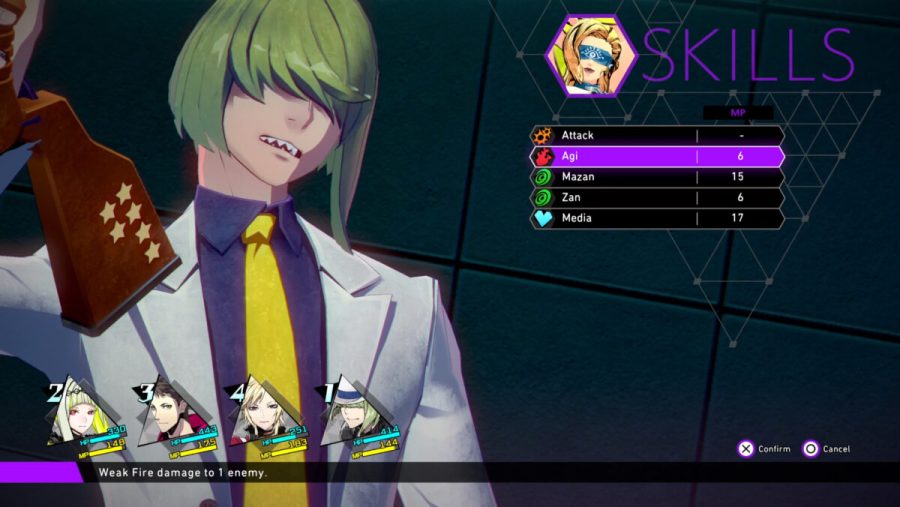Screen dimensions: 900x507
Task: Select the dark-haired man's party portrait
Action: pyautogui.click(x=165, y=415)
